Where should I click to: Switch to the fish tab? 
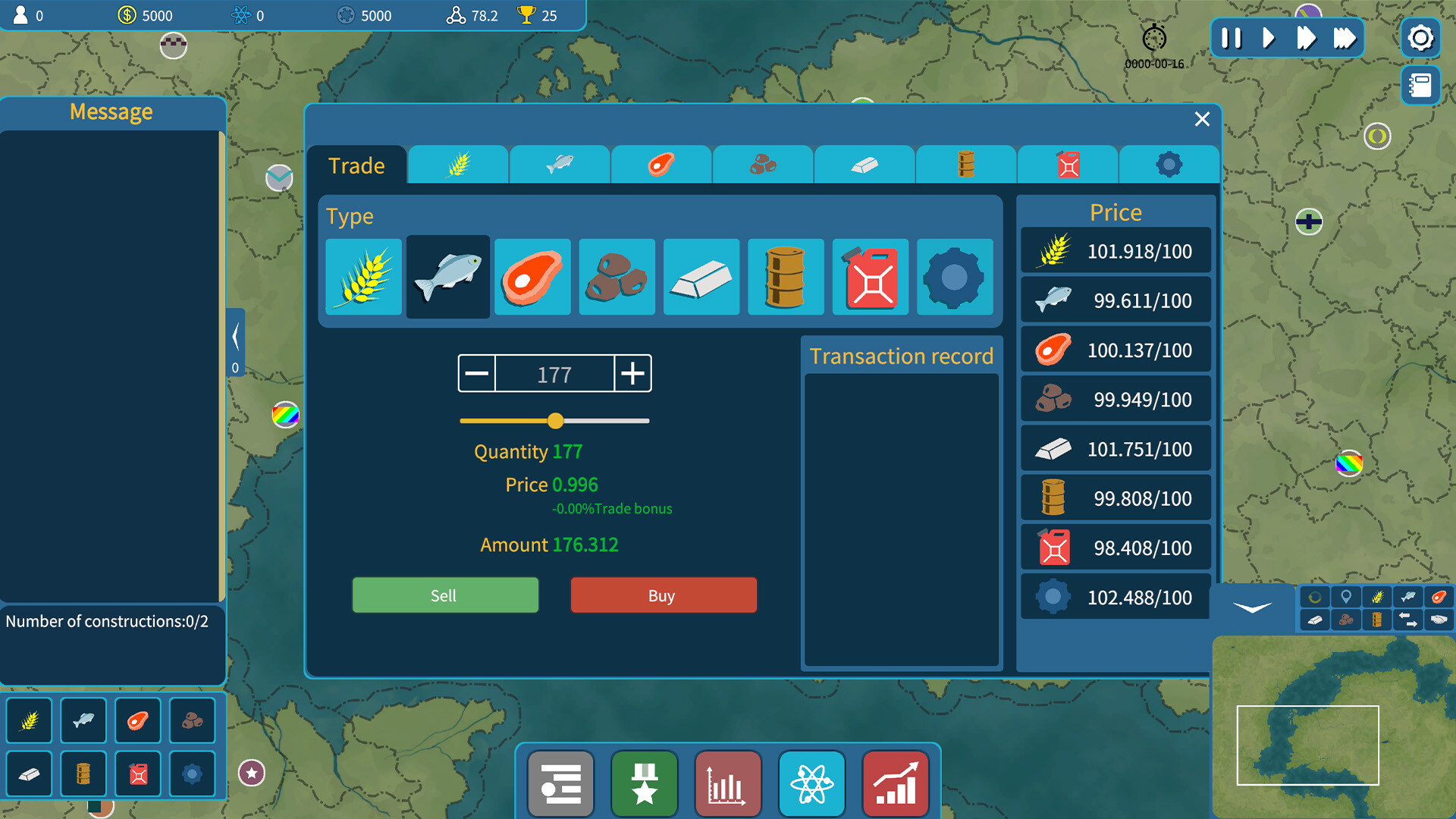click(560, 164)
